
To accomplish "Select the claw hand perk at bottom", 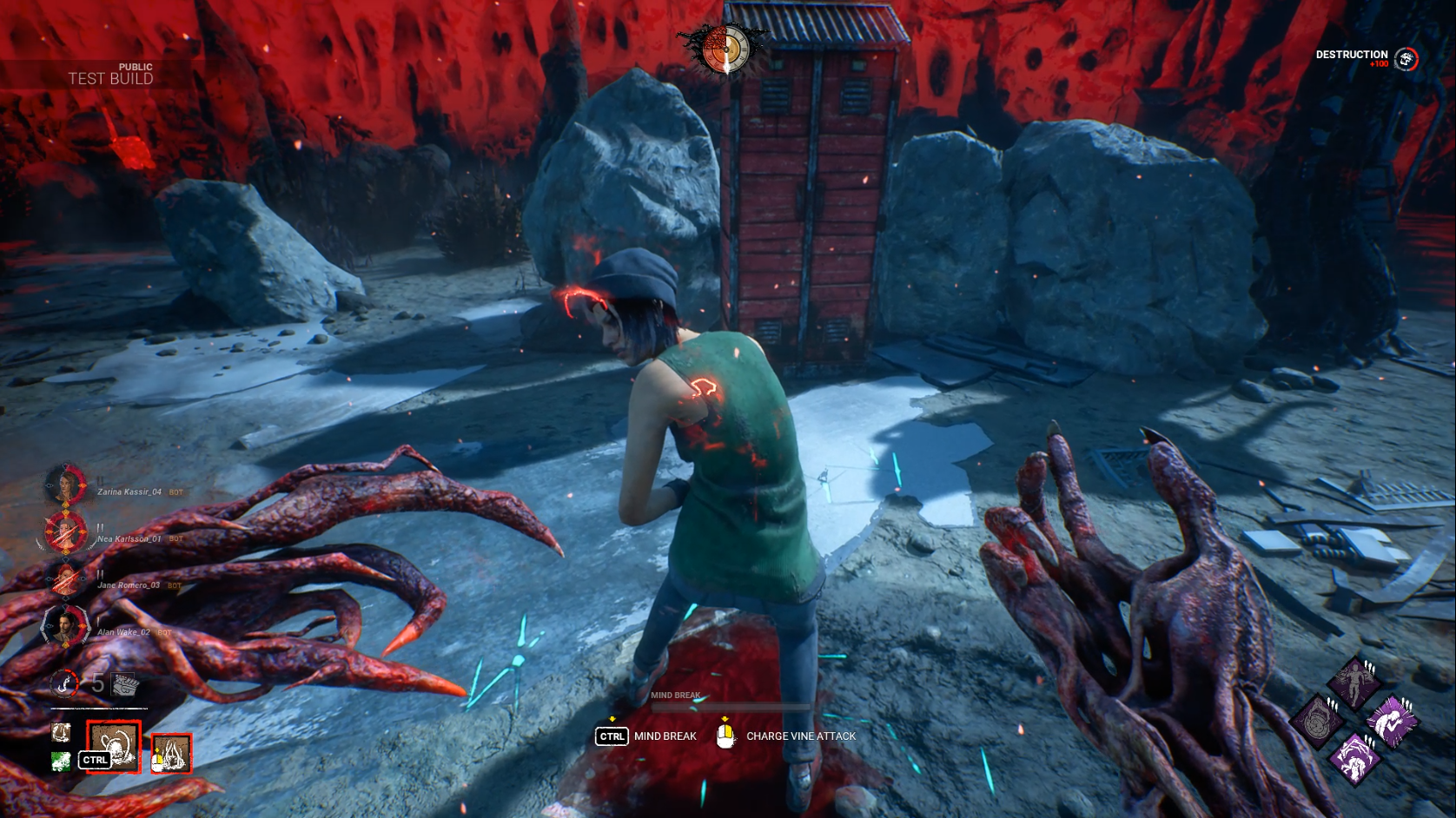I will click(1354, 758).
